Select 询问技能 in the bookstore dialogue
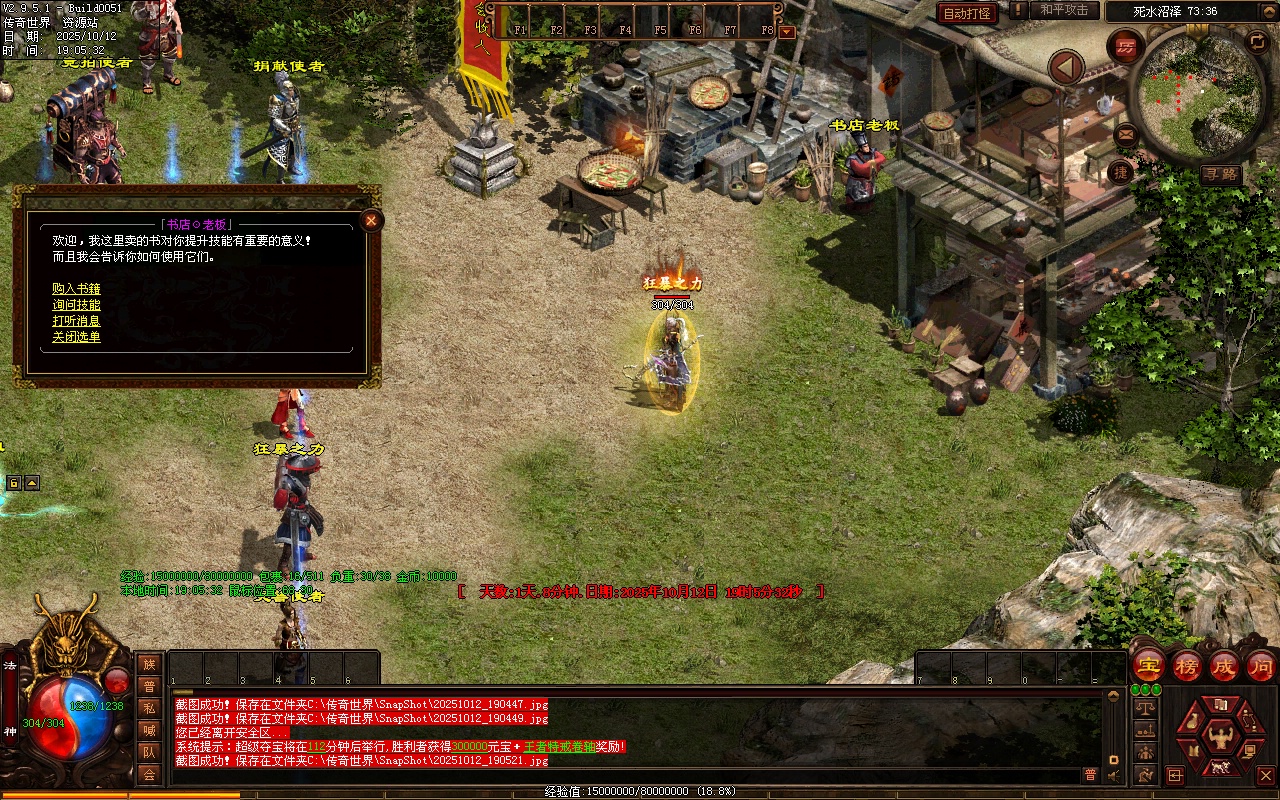The image size is (1280, 800). coord(76,305)
